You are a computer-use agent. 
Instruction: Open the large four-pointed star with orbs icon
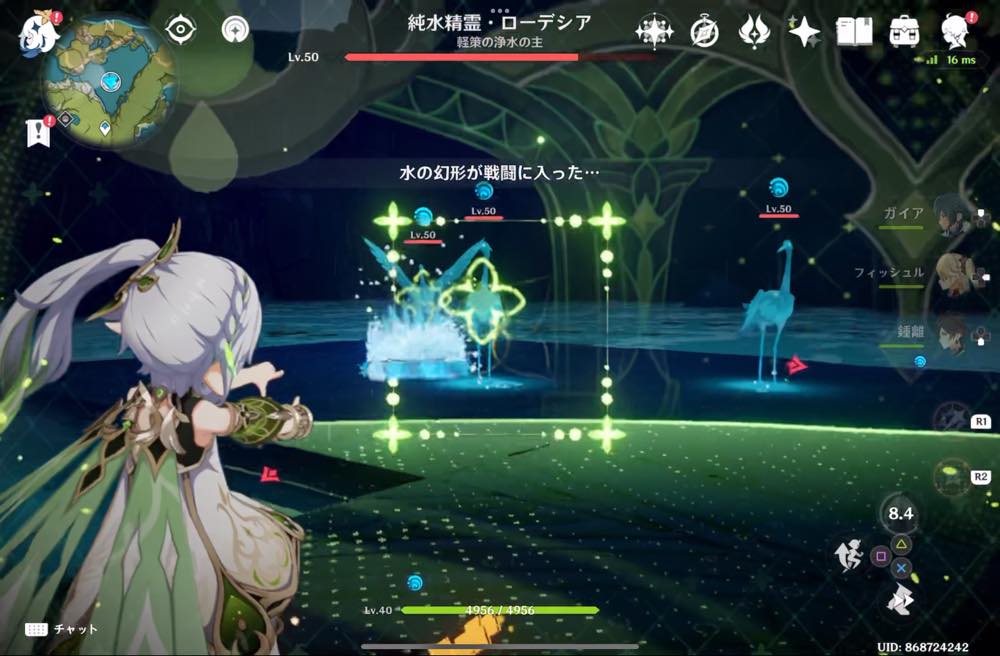(654, 32)
